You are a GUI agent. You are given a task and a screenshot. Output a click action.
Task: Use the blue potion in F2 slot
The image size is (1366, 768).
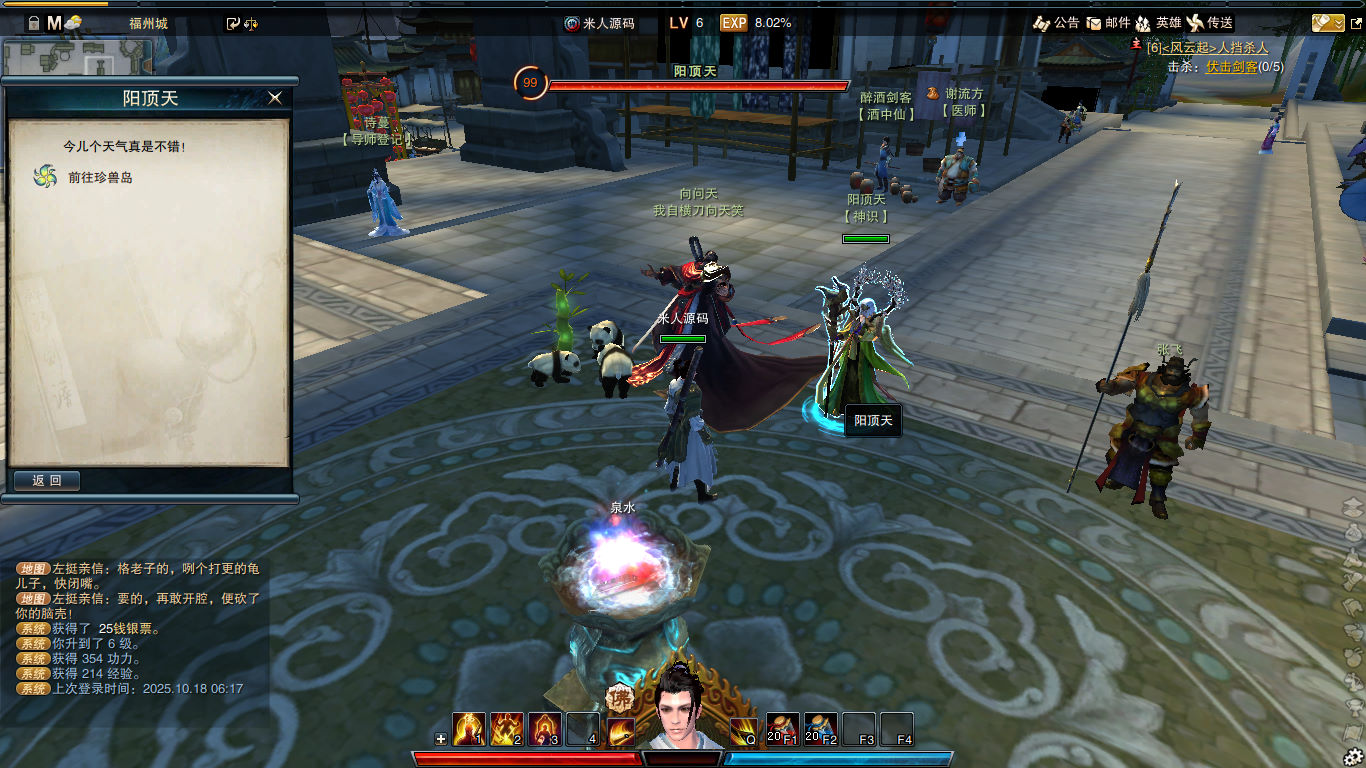coord(821,729)
